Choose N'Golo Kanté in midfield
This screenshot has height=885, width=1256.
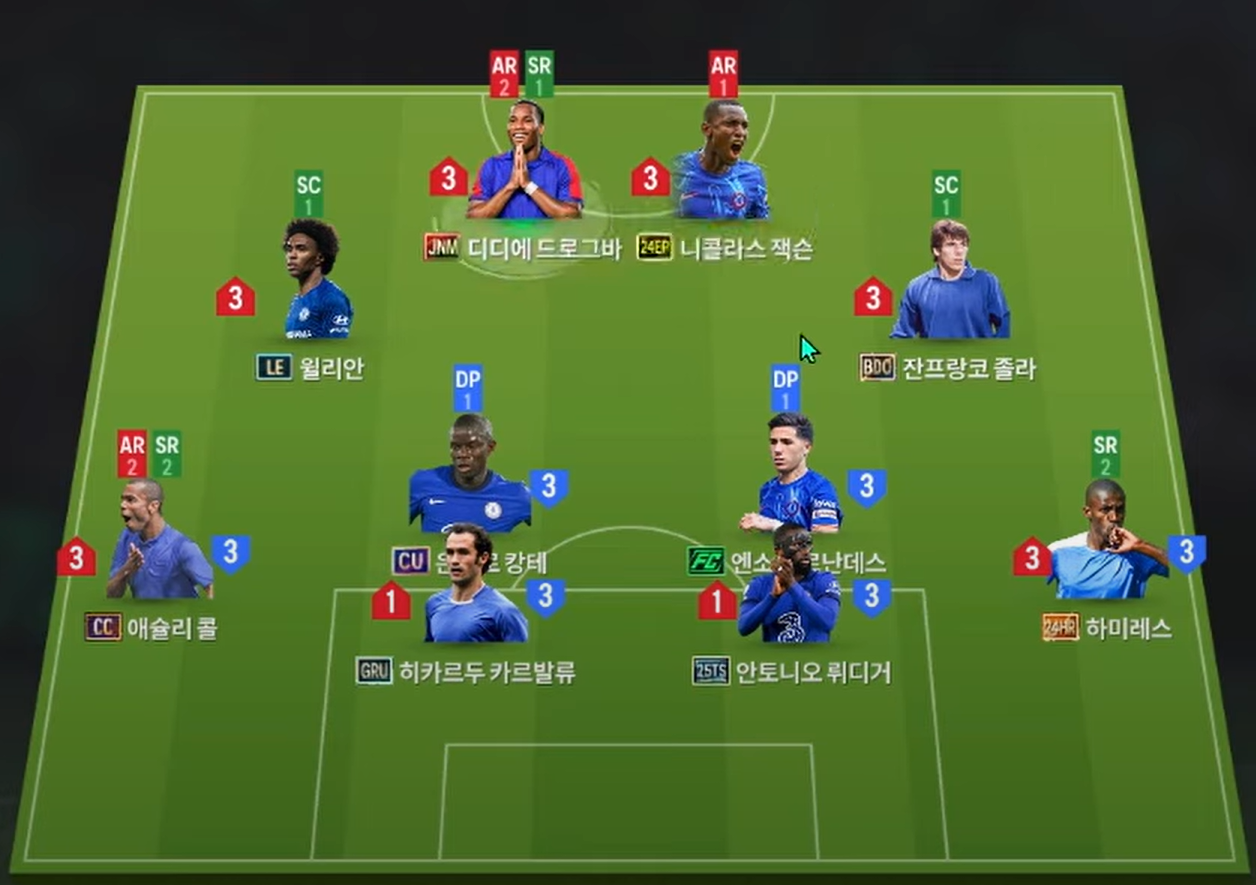coord(469,477)
